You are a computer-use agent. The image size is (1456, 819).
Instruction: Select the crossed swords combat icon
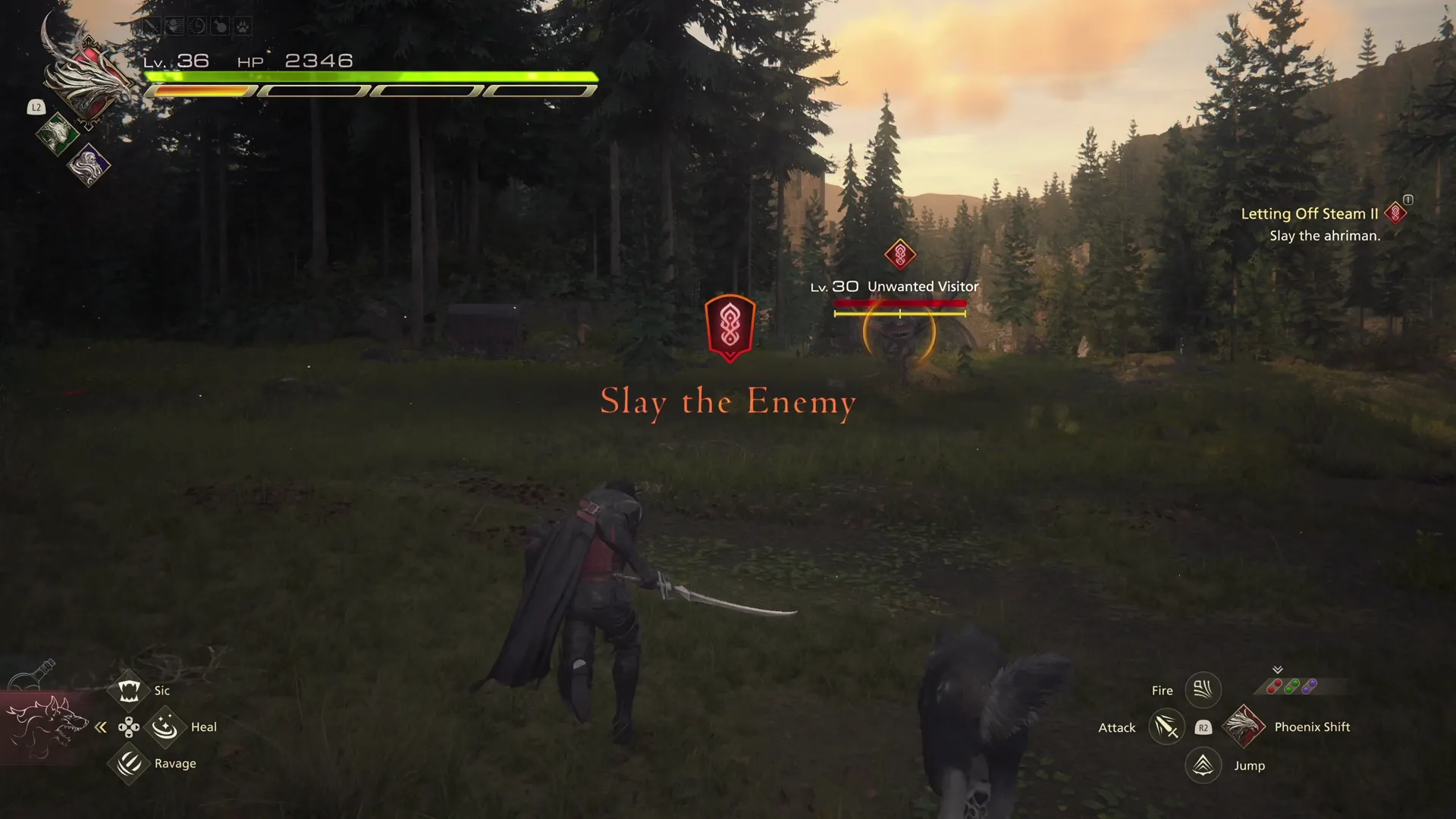pyautogui.click(x=152, y=26)
